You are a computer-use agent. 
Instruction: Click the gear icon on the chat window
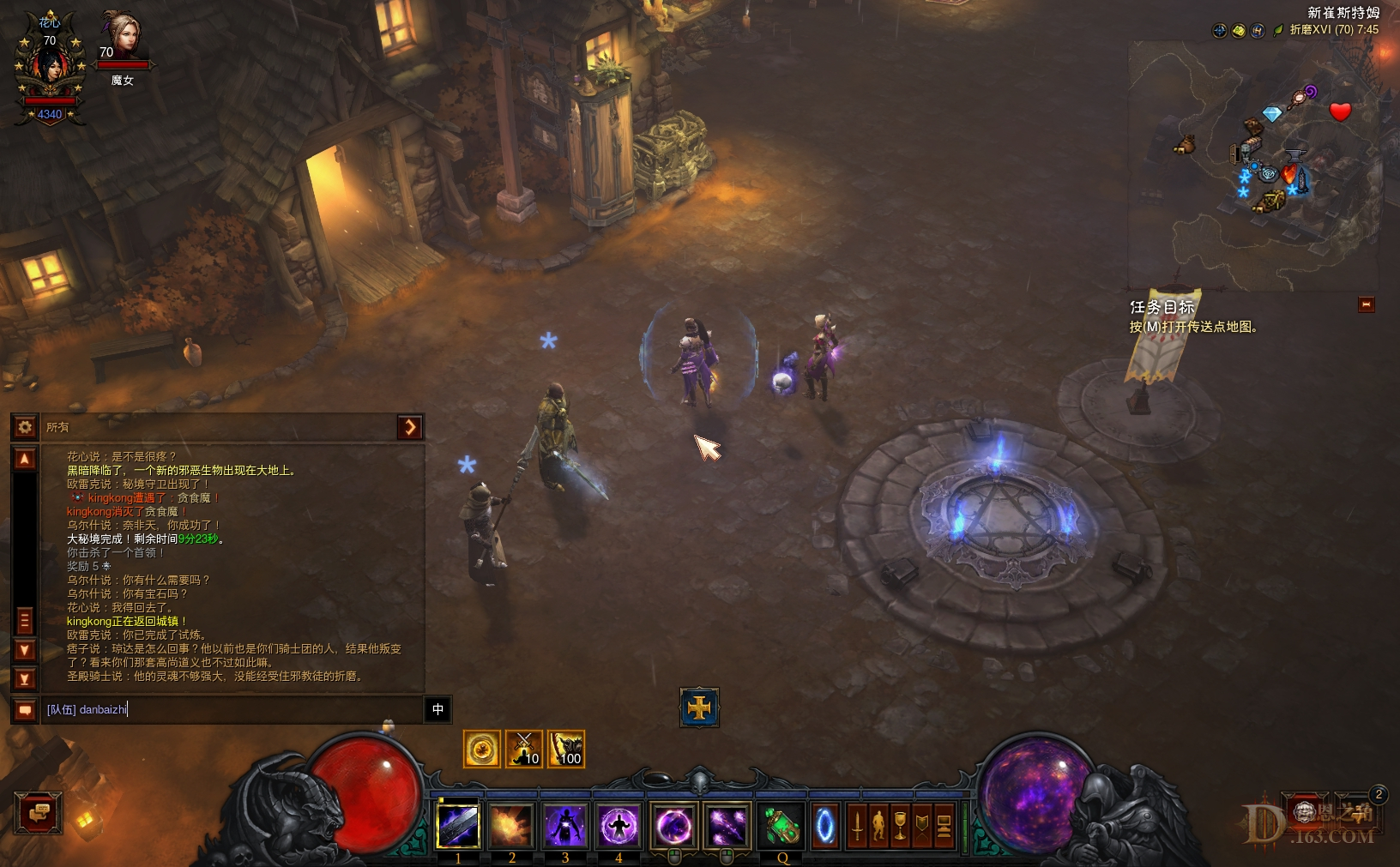pos(25,427)
